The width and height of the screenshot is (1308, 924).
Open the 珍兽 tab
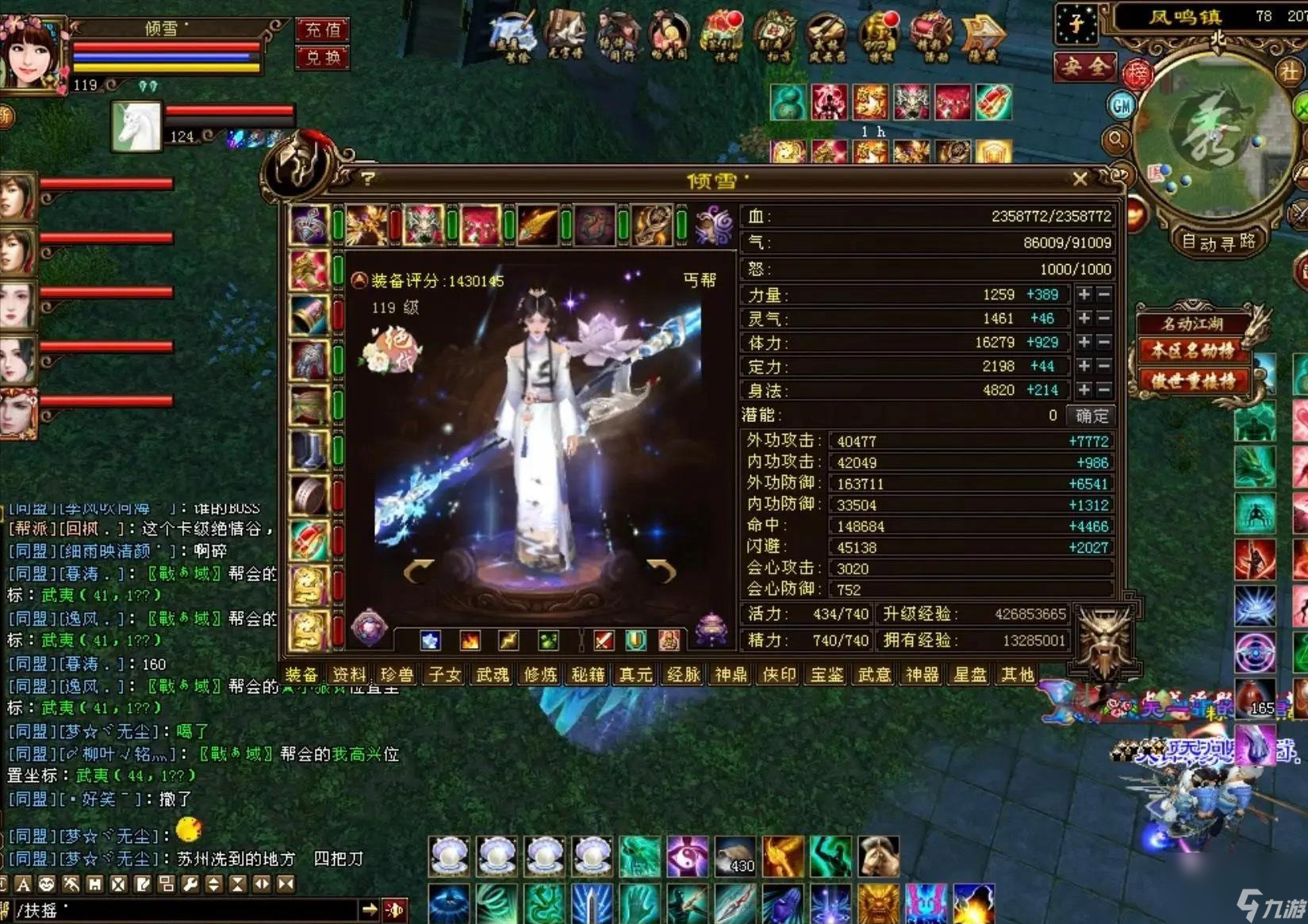pos(397,675)
